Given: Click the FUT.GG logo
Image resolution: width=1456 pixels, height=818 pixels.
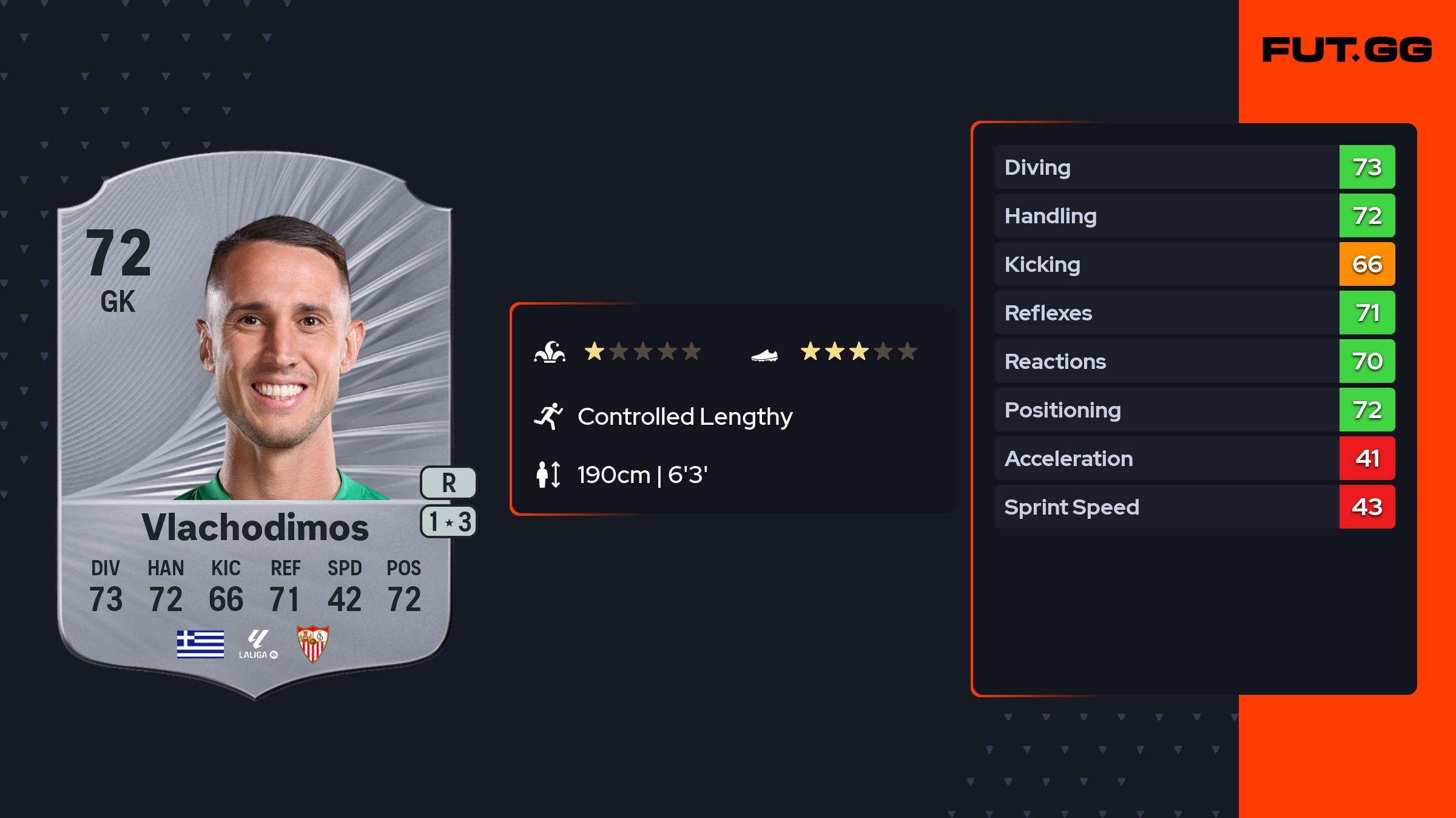Looking at the screenshot, I should (1347, 50).
